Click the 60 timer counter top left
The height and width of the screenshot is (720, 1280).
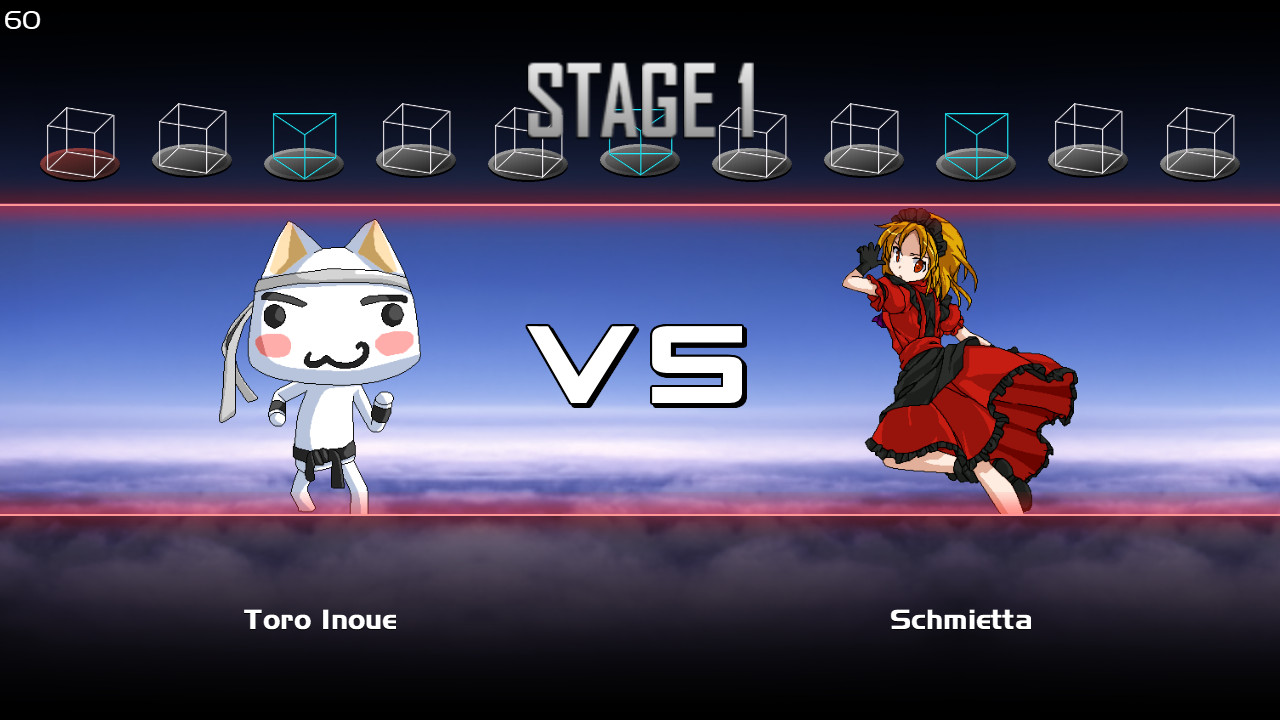(x=21, y=18)
